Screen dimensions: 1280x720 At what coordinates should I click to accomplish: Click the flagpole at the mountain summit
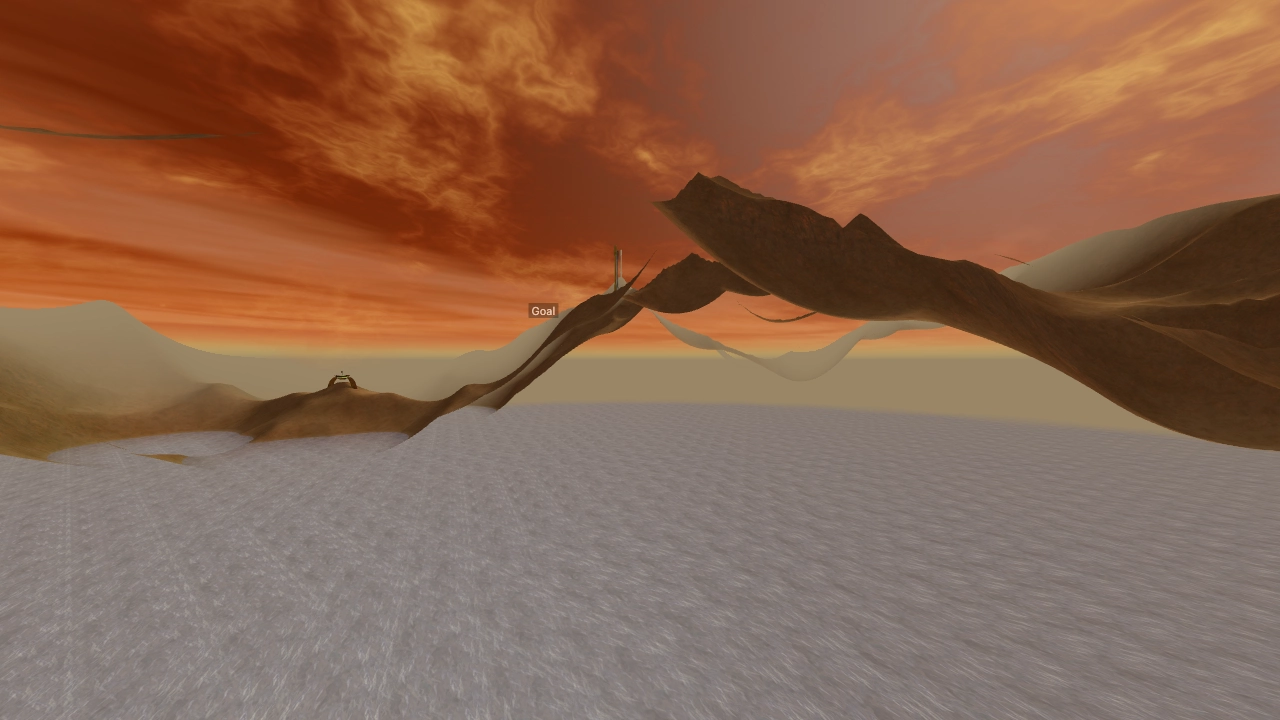pyautogui.click(x=616, y=270)
